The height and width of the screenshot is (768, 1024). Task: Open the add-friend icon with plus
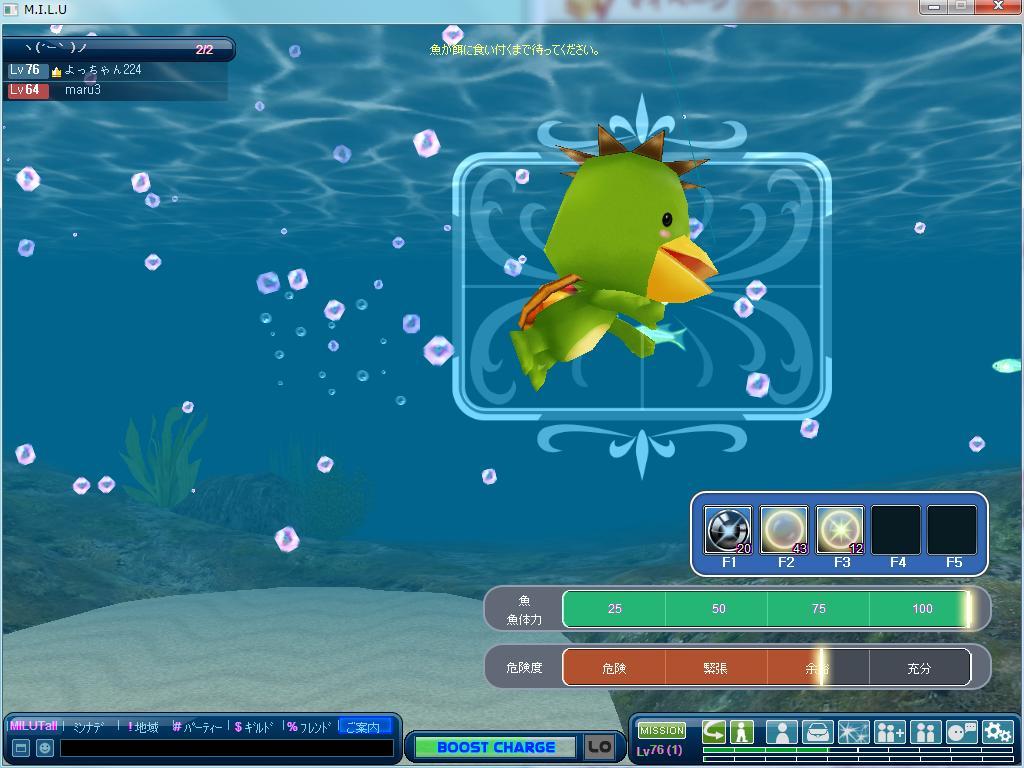[x=889, y=732]
